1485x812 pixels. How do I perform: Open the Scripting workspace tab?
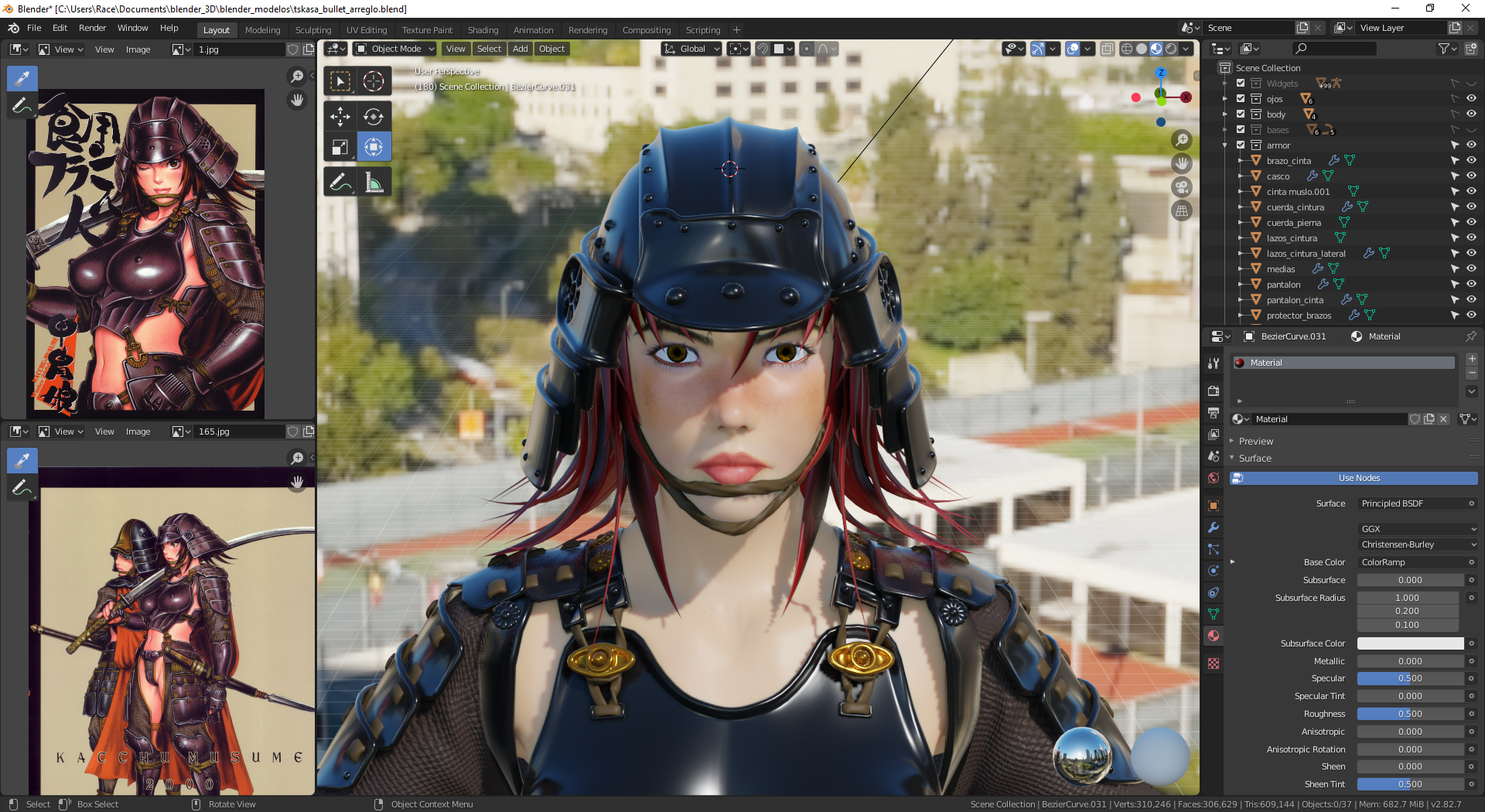point(702,30)
